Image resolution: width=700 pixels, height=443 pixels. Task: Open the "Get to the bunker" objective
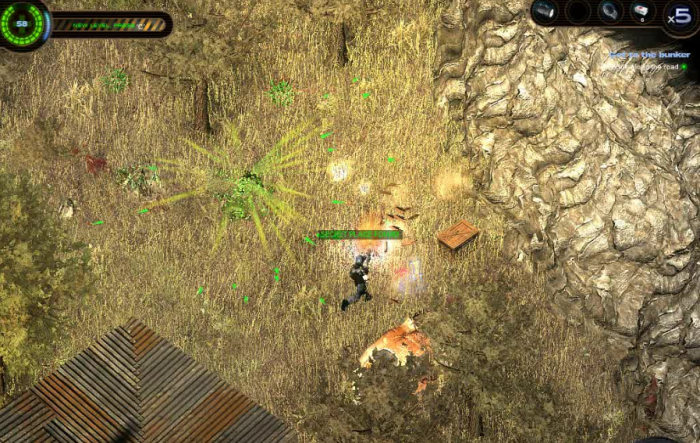650,54
